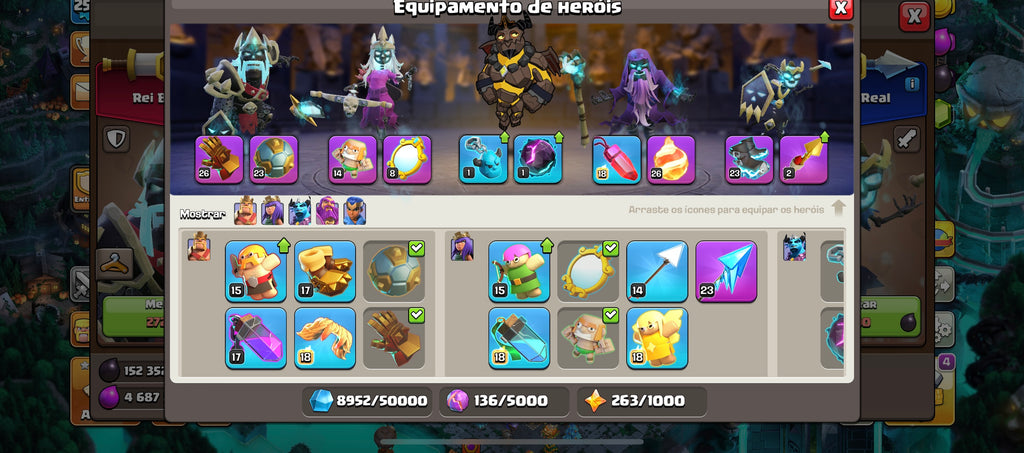Filter equipment by the Barbarian King
Image resolution: width=1024 pixels, height=453 pixels.
click(x=245, y=211)
